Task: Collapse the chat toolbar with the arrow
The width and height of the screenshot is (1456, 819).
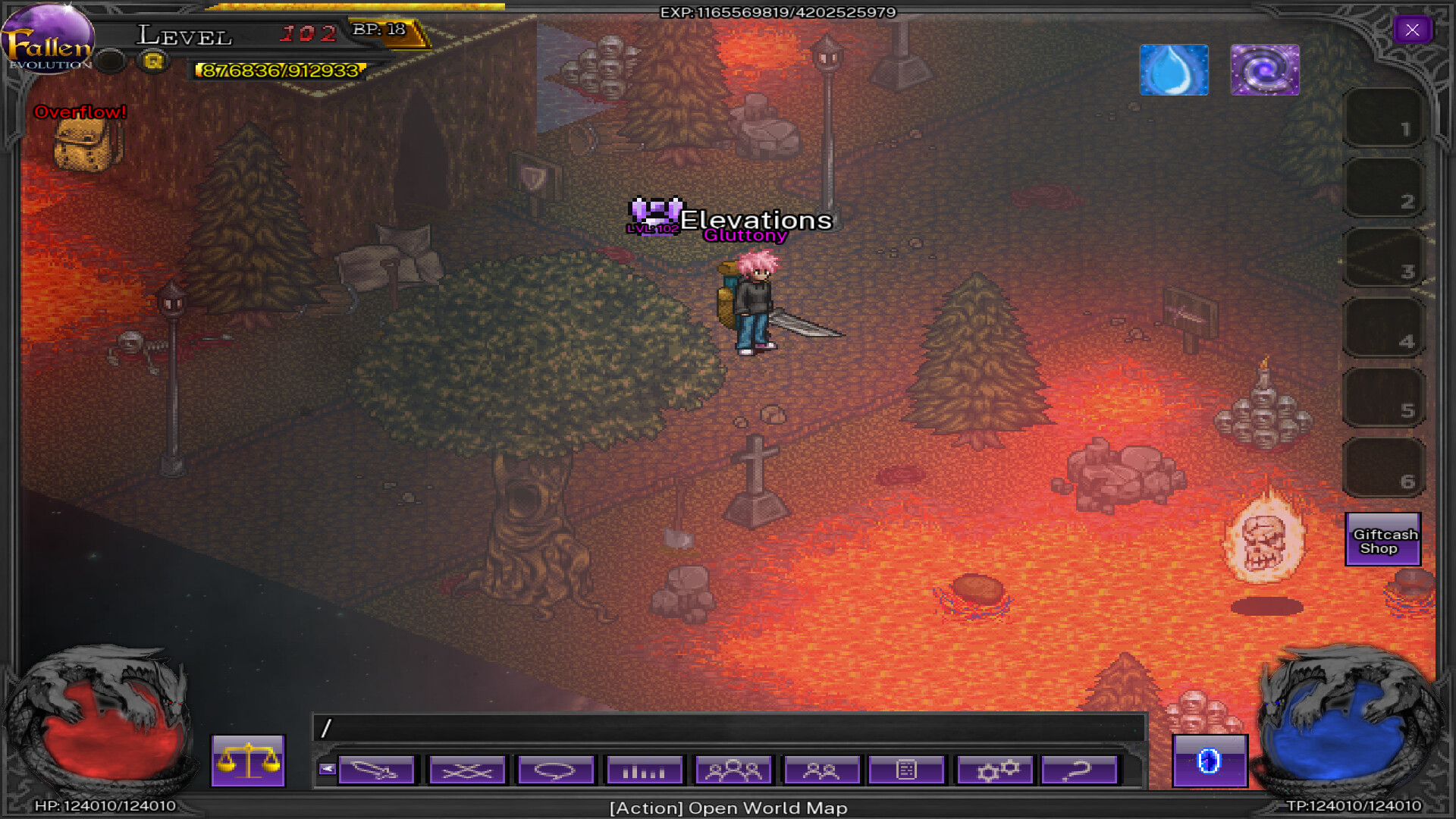Action: [x=328, y=767]
